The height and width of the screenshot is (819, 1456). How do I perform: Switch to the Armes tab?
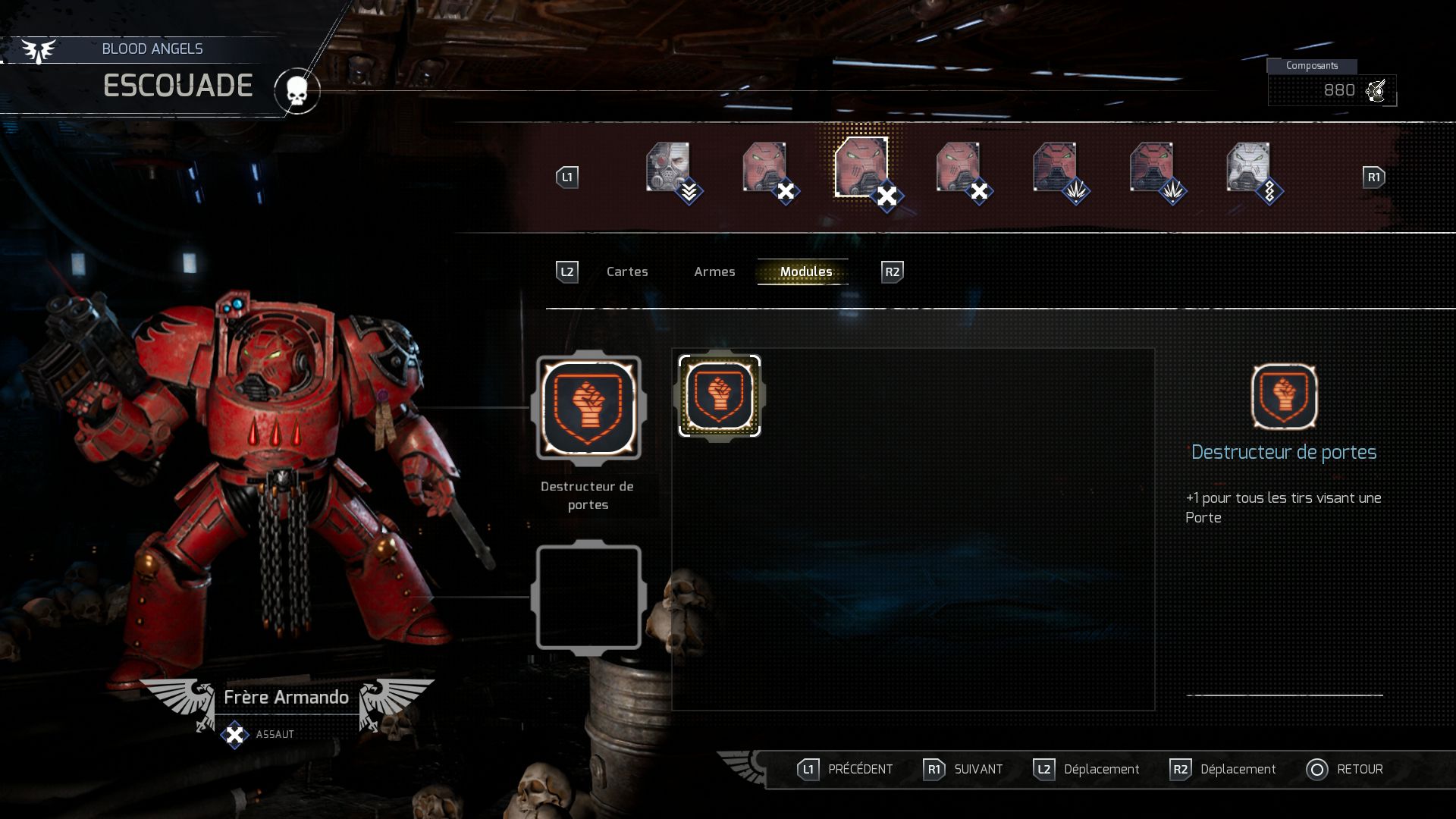(x=714, y=271)
